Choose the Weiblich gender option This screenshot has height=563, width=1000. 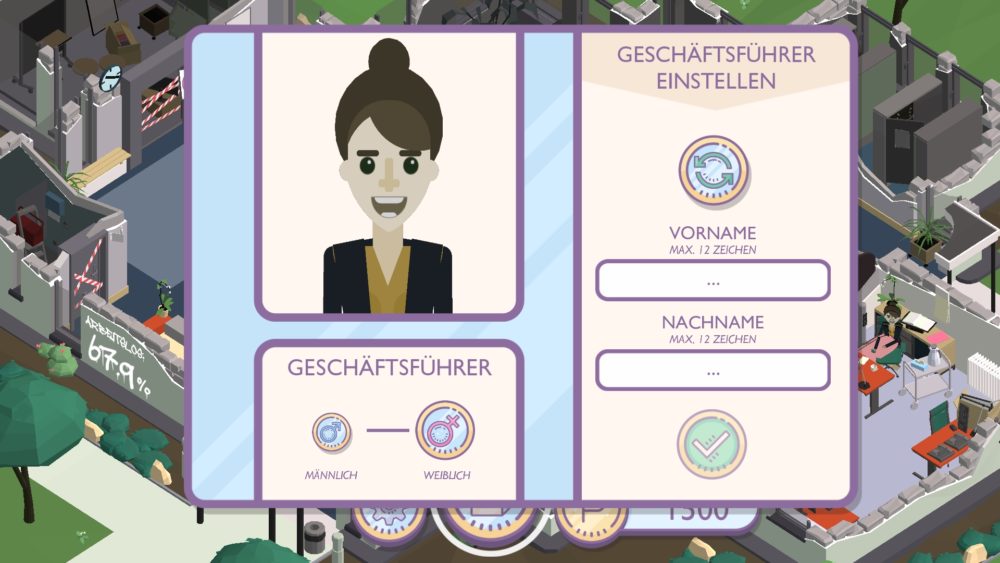[444, 431]
